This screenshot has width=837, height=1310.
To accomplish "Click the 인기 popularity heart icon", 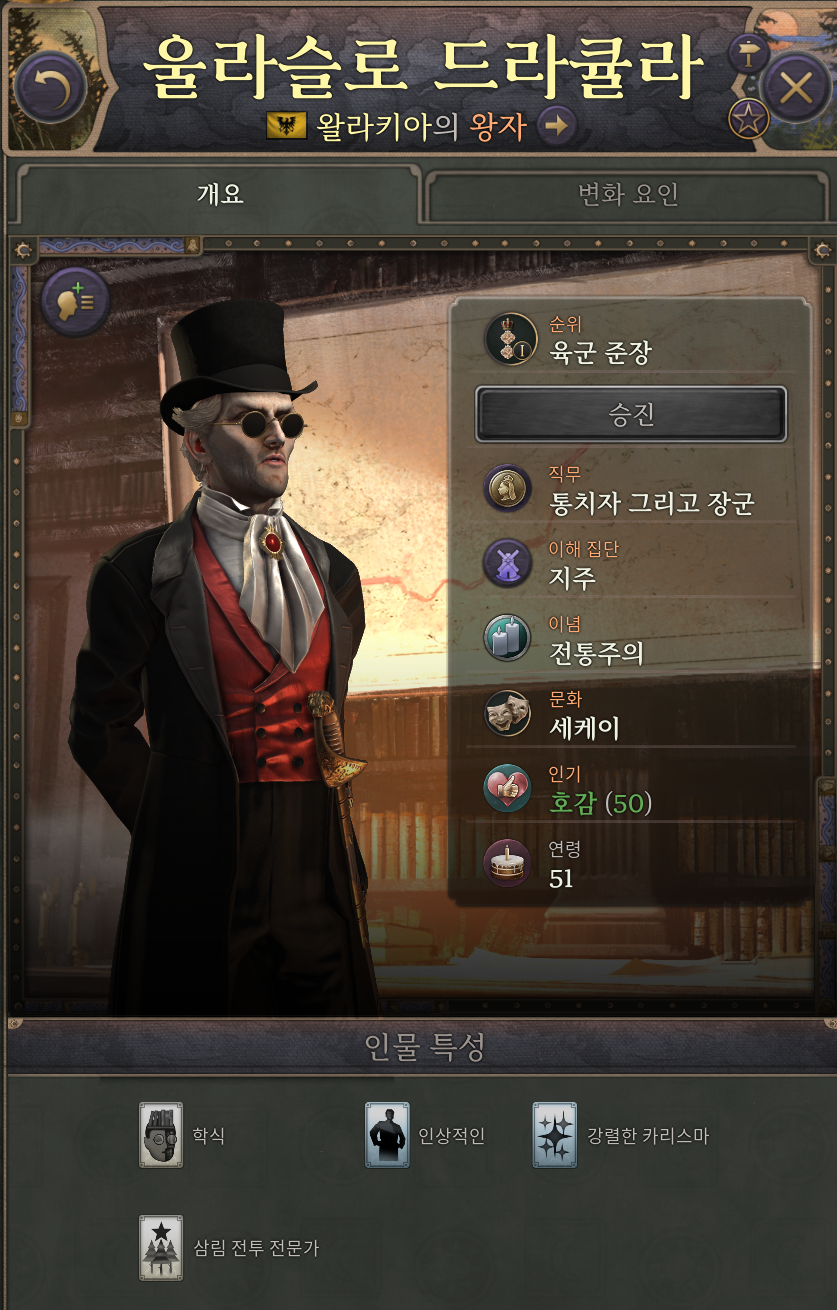I will (x=508, y=789).
